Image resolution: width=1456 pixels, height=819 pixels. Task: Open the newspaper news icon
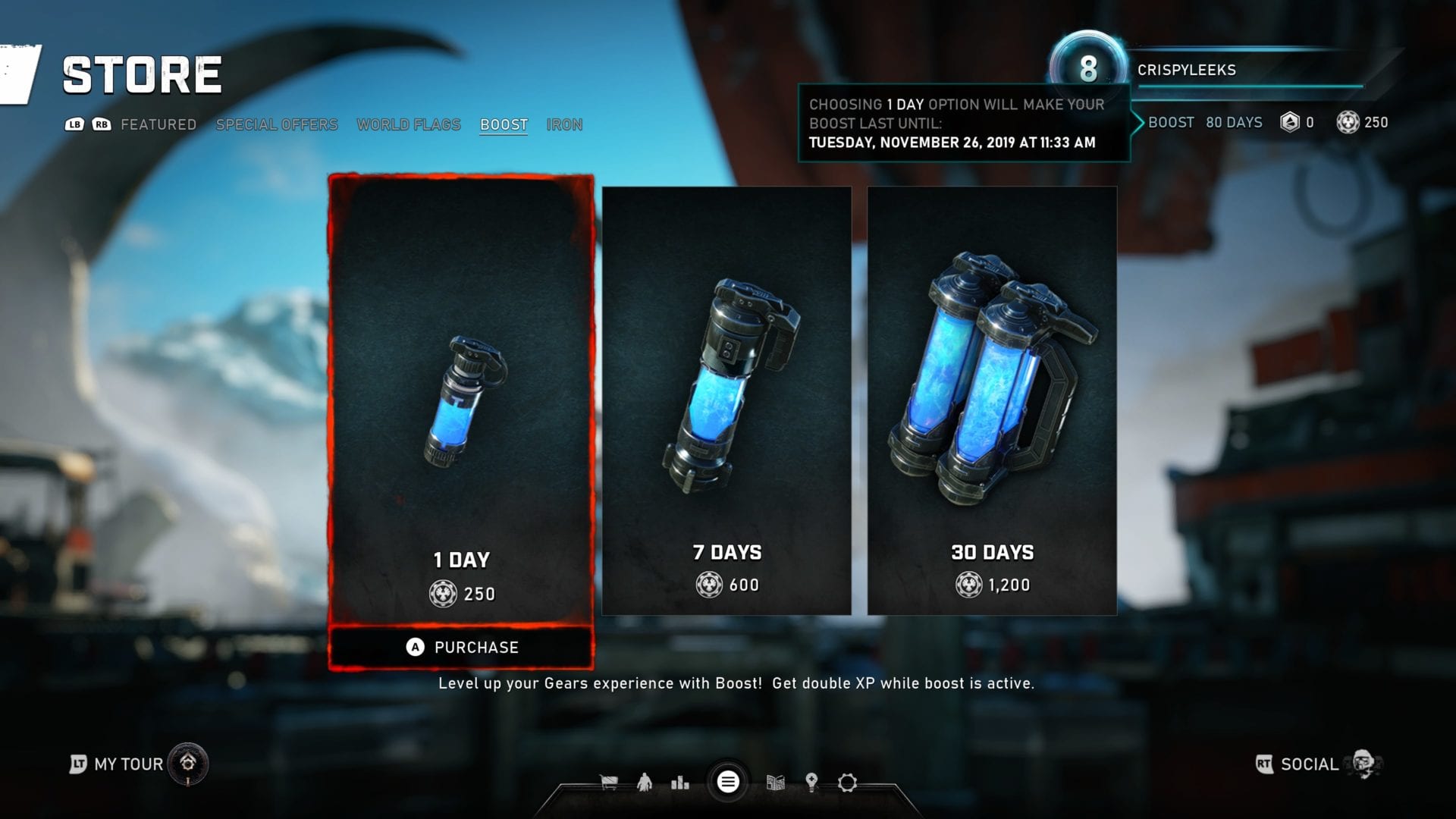coord(775,783)
